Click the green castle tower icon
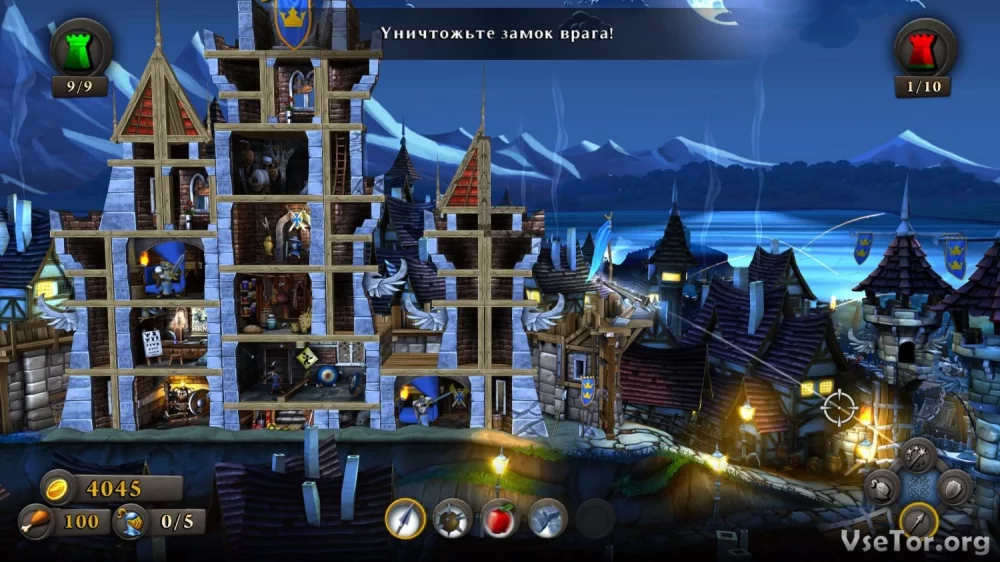This screenshot has height=562, width=1000. (x=80, y=48)
